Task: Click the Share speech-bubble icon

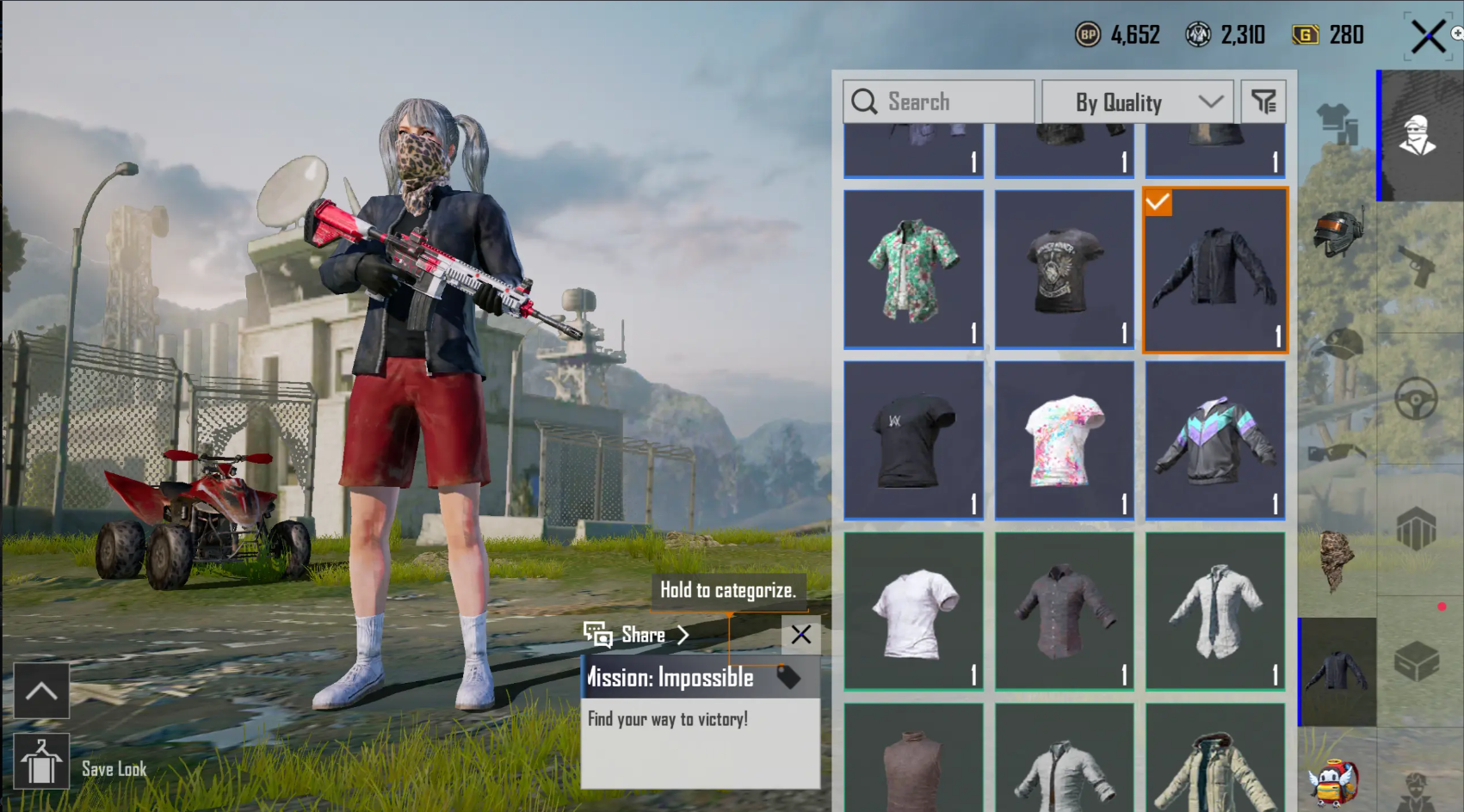Action: 596,635
